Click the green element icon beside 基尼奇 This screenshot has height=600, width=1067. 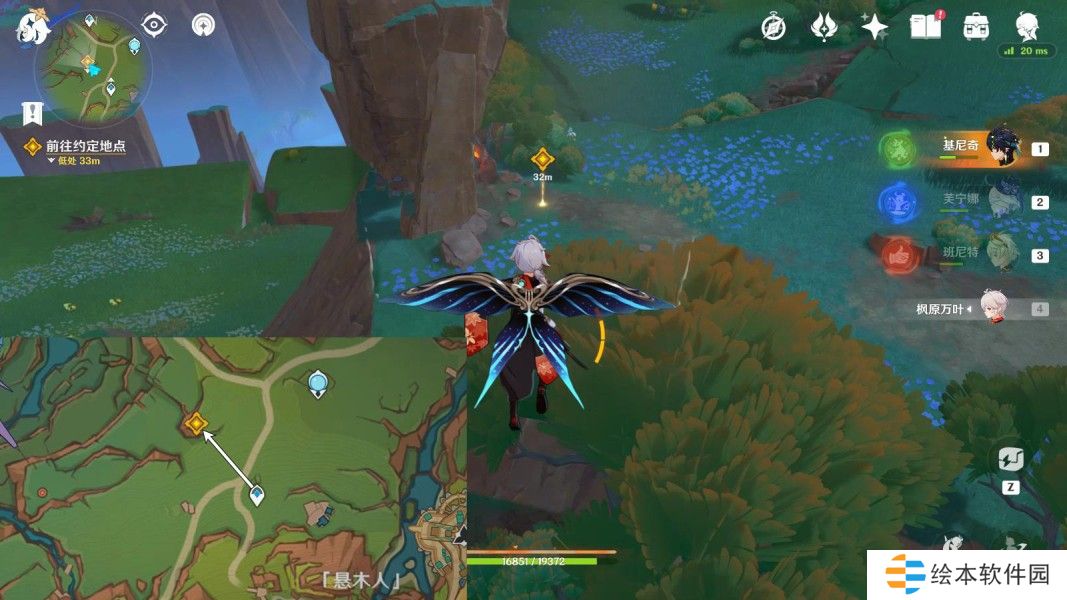pos(898,150)
